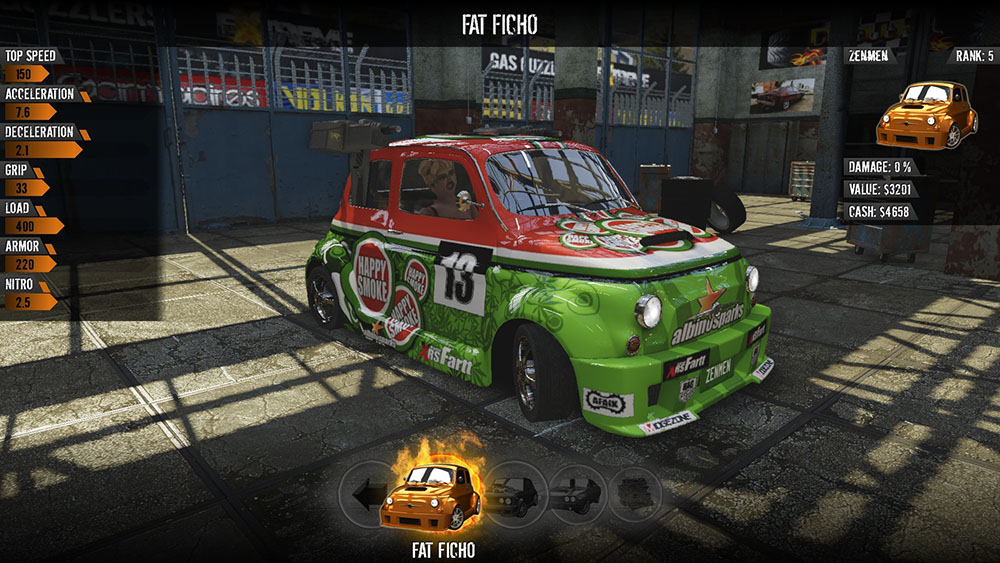Choose the dark boxy hatchback car
Viewport: 1000px width, 563px height.
click(x=518, y=492)
